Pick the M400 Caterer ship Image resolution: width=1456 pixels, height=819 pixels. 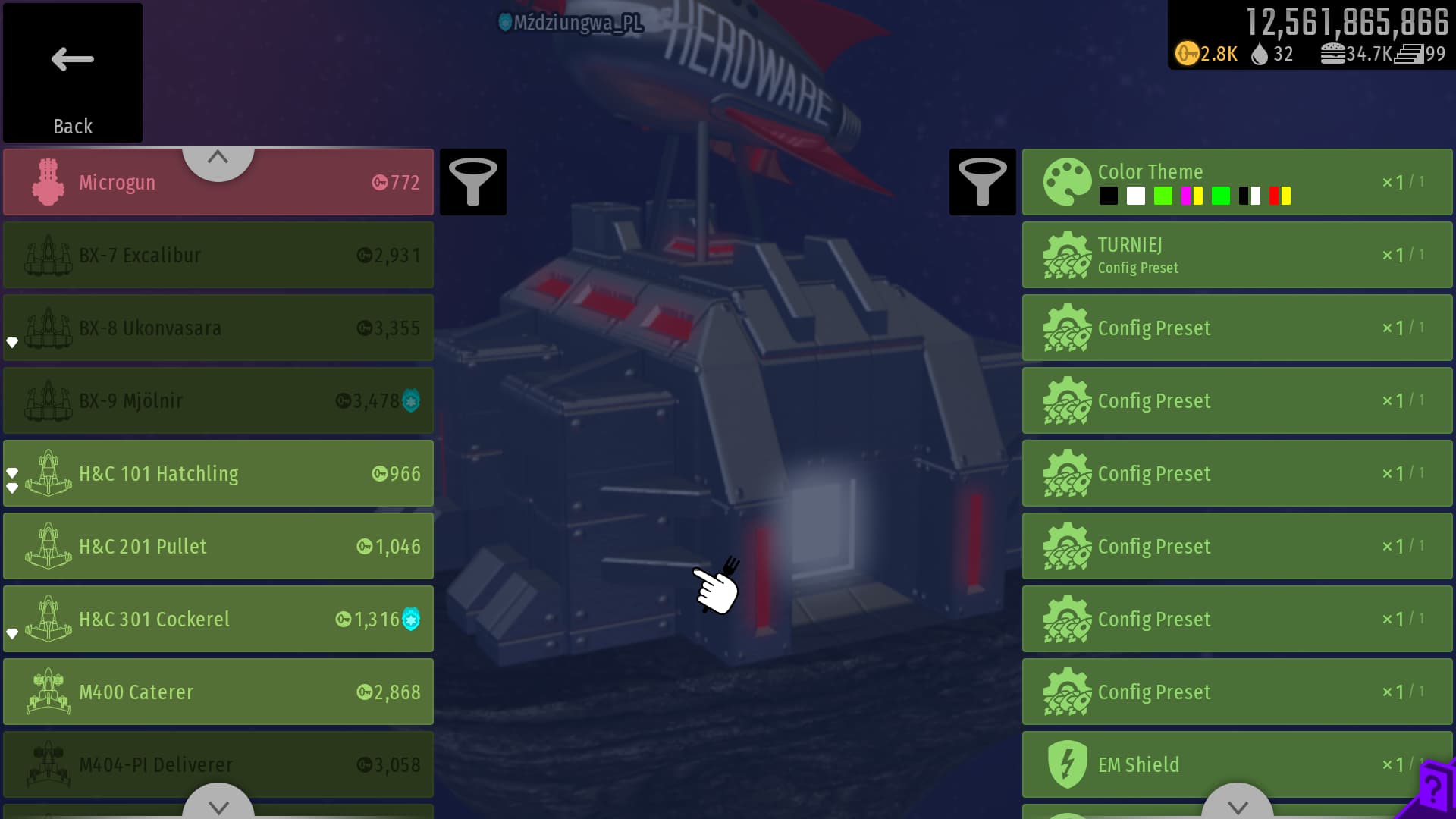click(218, 692)
